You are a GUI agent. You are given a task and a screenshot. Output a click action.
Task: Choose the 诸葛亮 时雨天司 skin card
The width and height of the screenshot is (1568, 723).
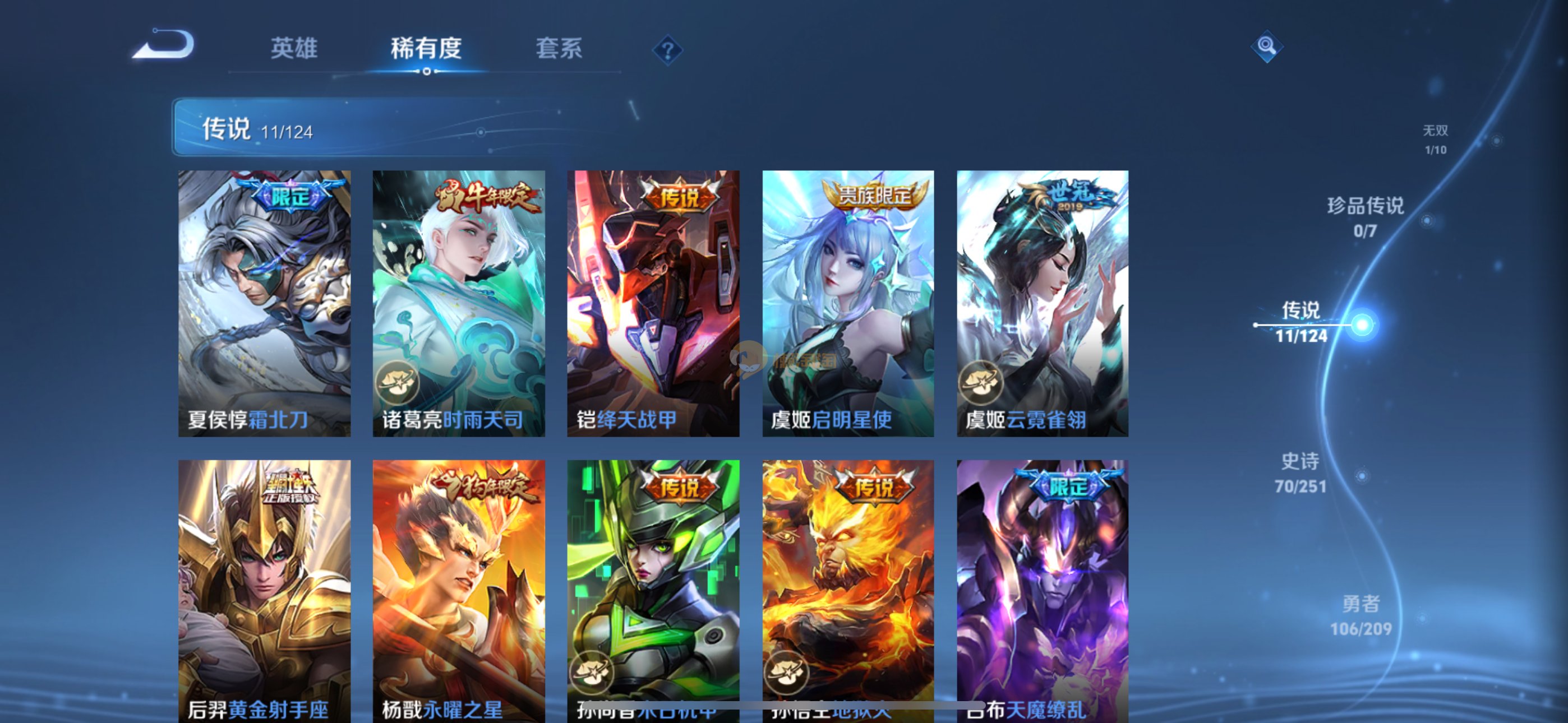(x=458, y=303)
